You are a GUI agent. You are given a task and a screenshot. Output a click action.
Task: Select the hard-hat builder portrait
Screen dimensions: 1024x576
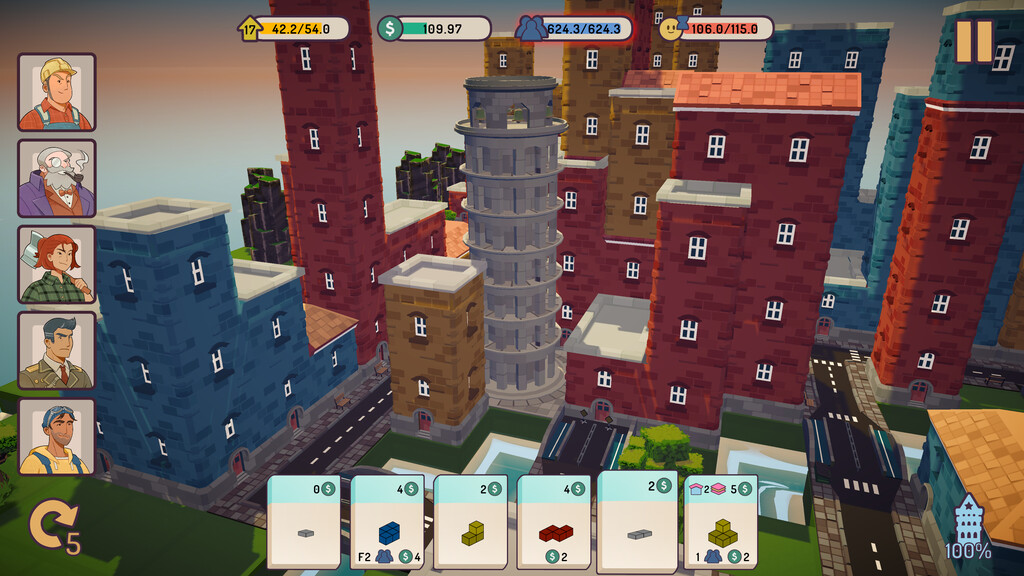point(57,92)
